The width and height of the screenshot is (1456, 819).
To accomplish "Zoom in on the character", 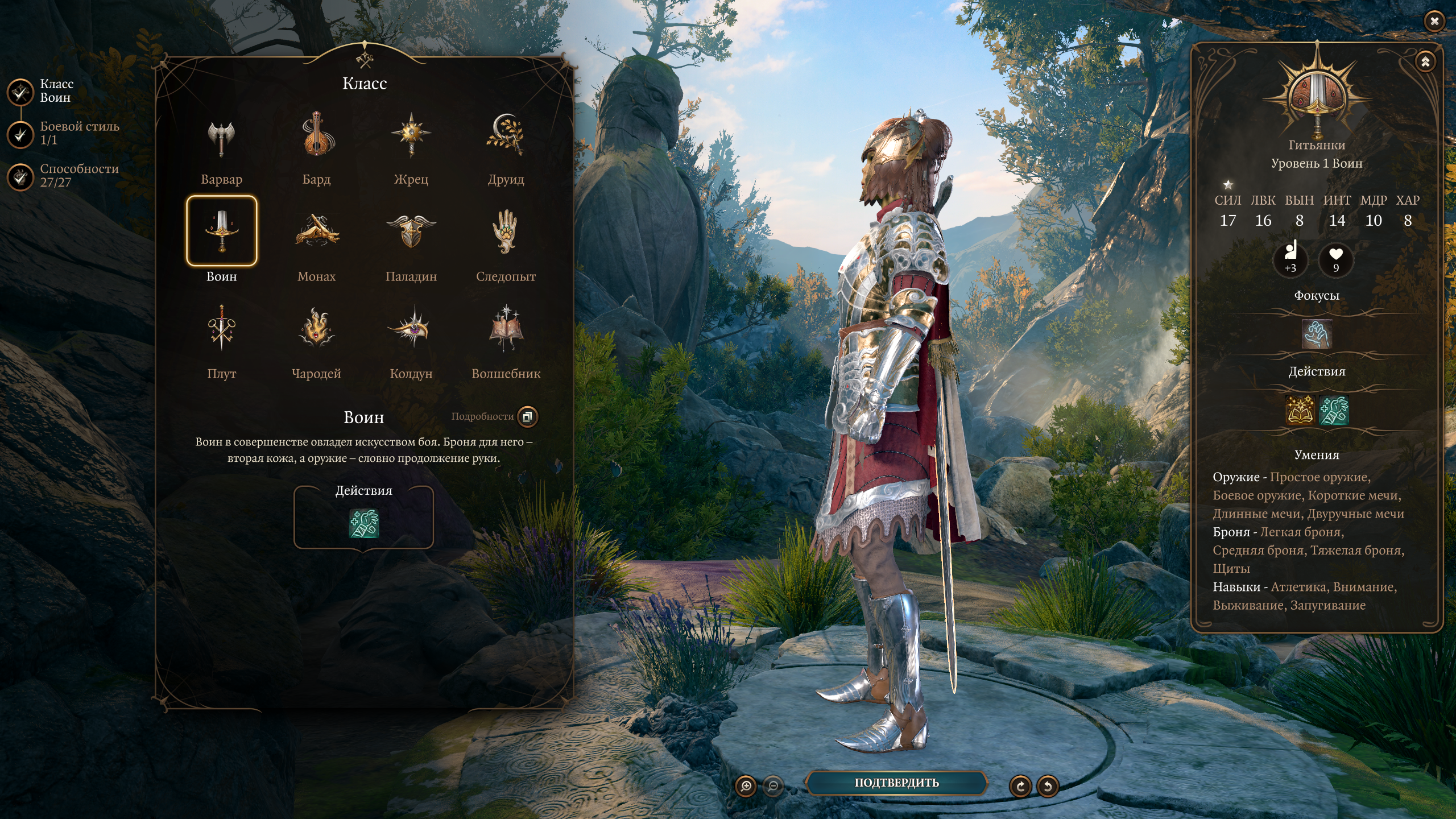I will [746, 787].
